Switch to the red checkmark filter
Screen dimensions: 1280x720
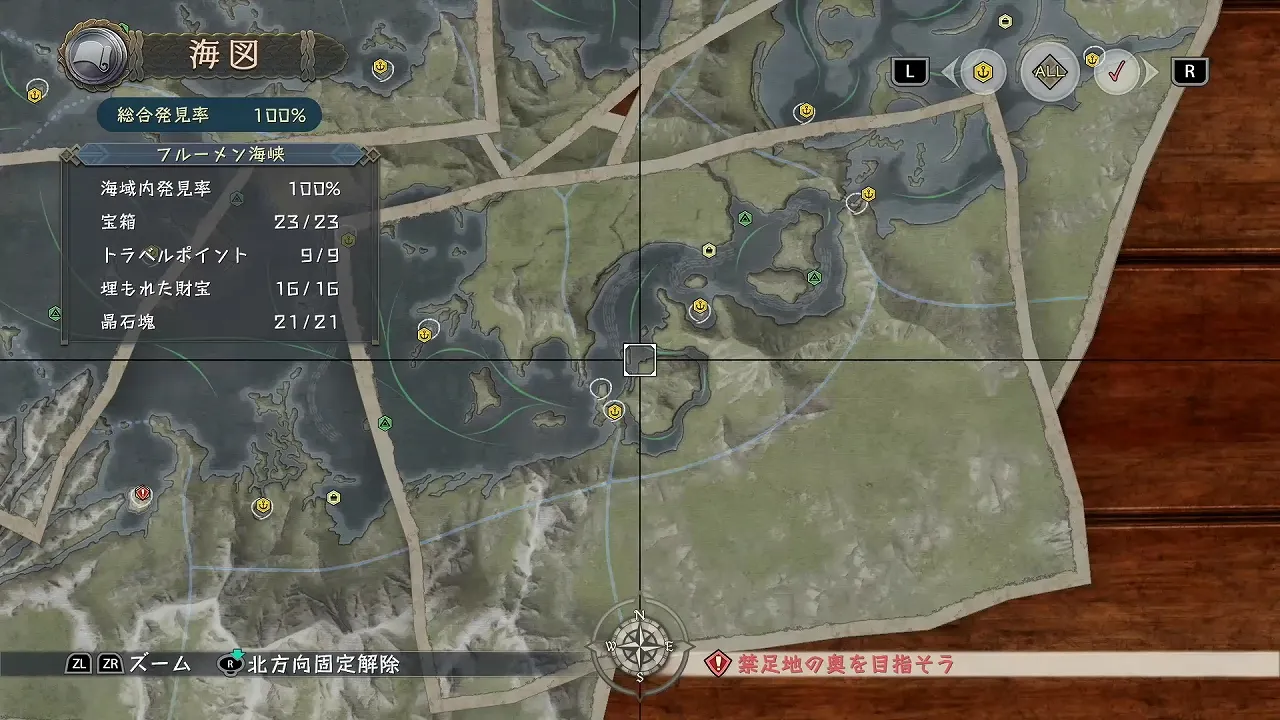1116,72
